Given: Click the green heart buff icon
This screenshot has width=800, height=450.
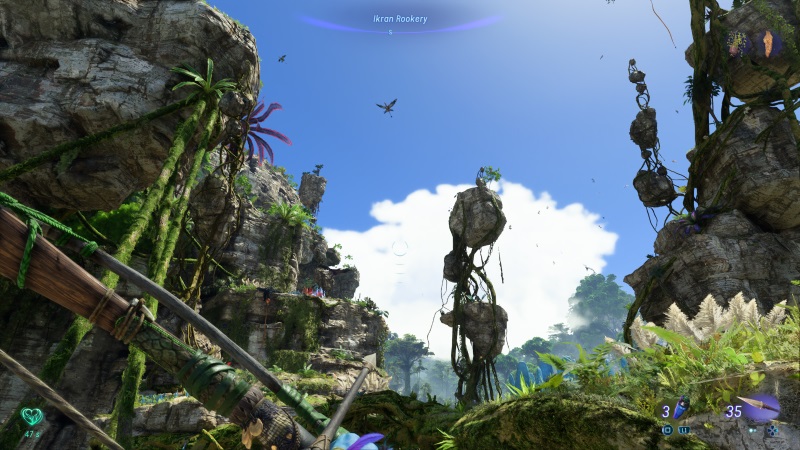Looking at the screenshot, I should click(x=33, y=416).
